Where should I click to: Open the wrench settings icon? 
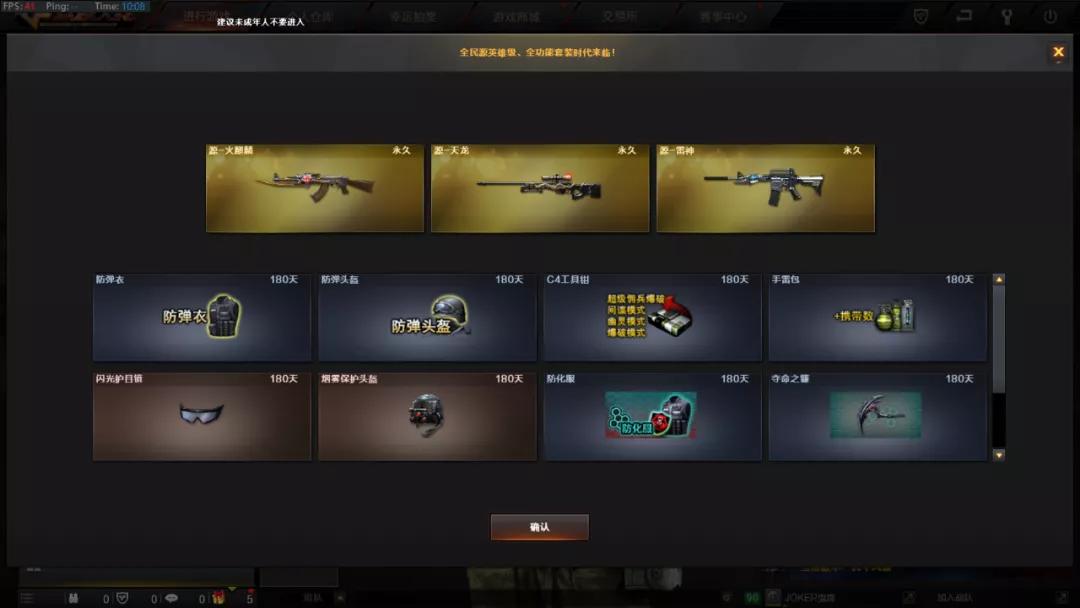1007,16
